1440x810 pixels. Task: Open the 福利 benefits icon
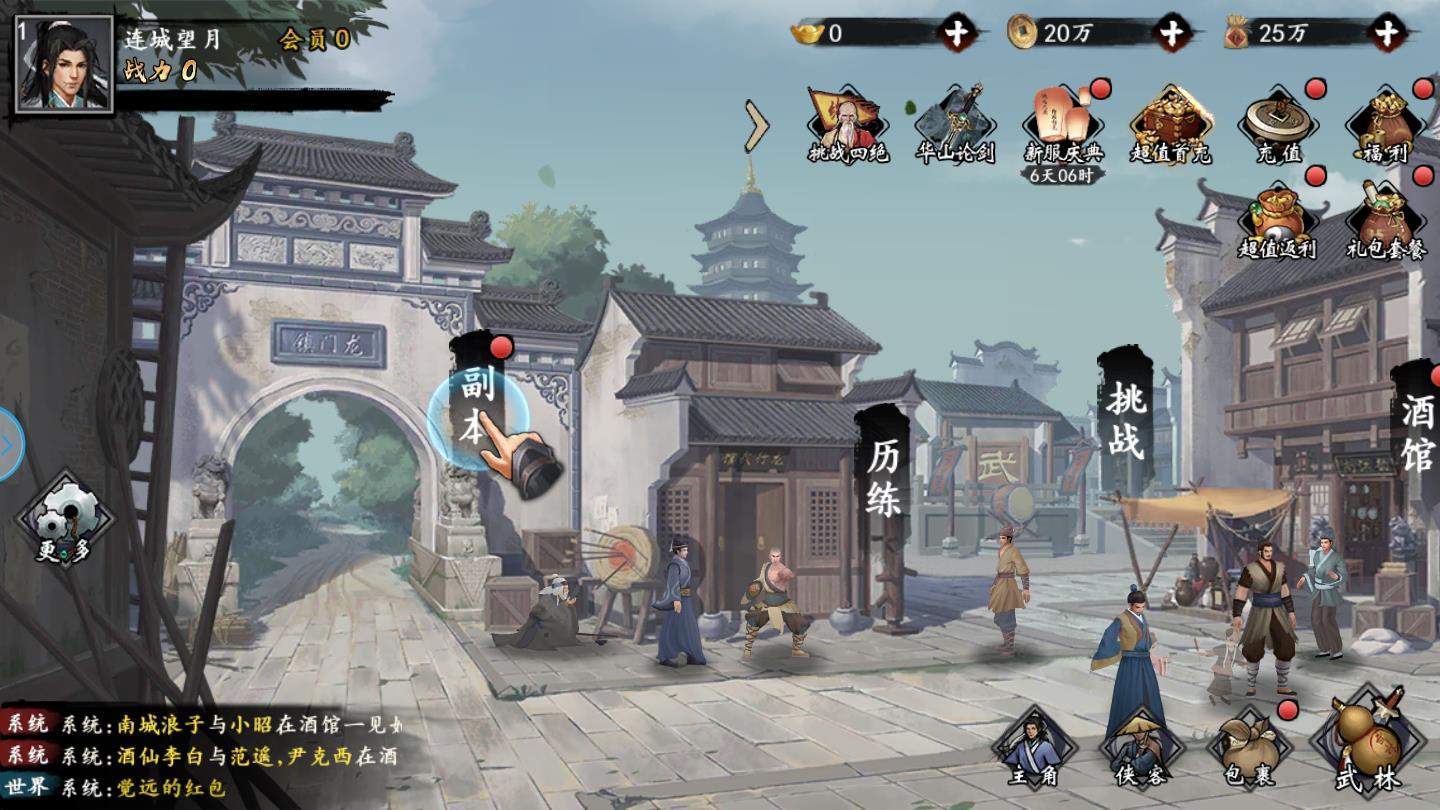[x=1385, y=125]
